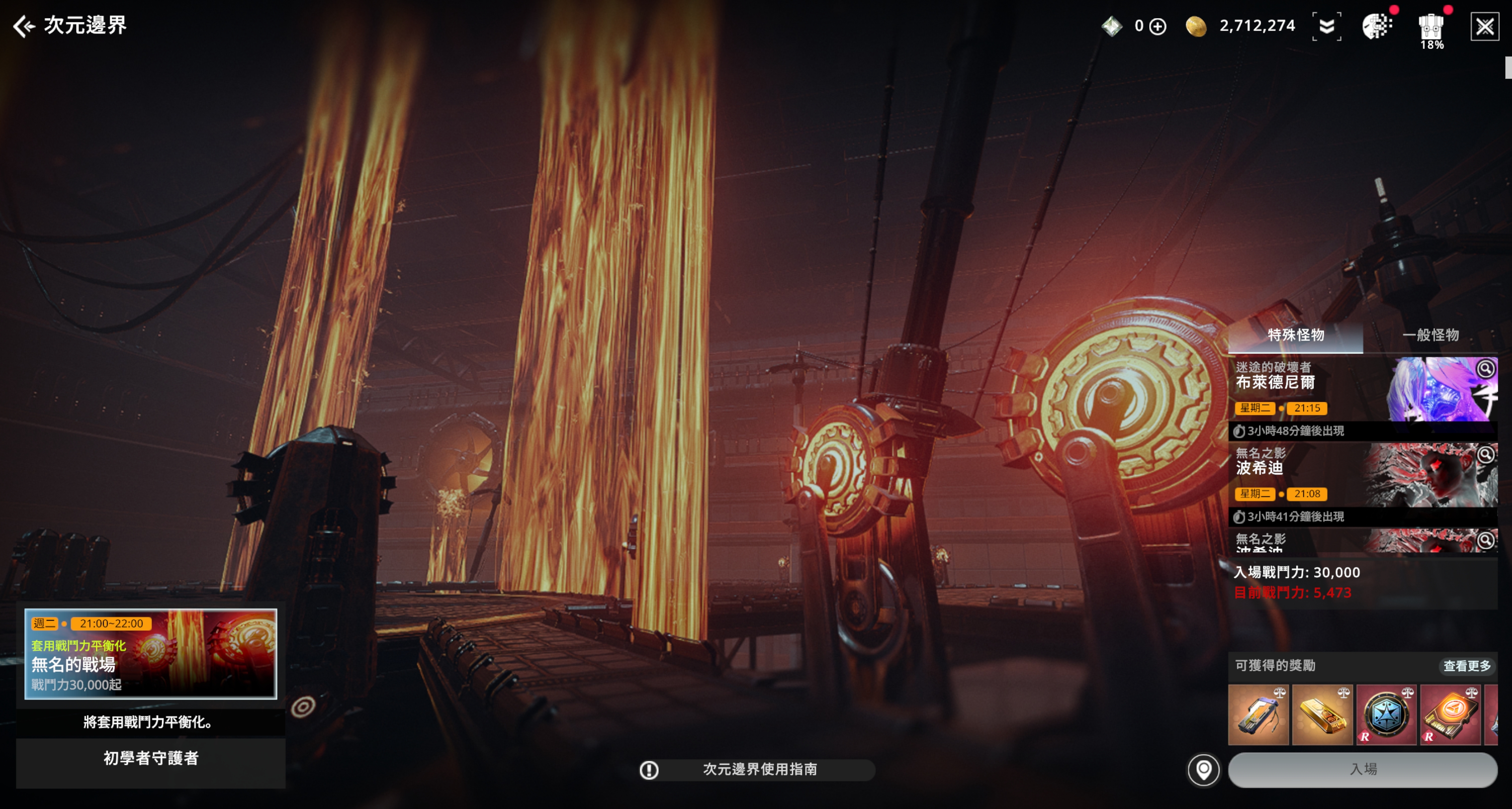Open the pixelated head menu icon
The height and width of the screenshot is (809, 1512).
pyautogui.click(x=1376, y=26)
